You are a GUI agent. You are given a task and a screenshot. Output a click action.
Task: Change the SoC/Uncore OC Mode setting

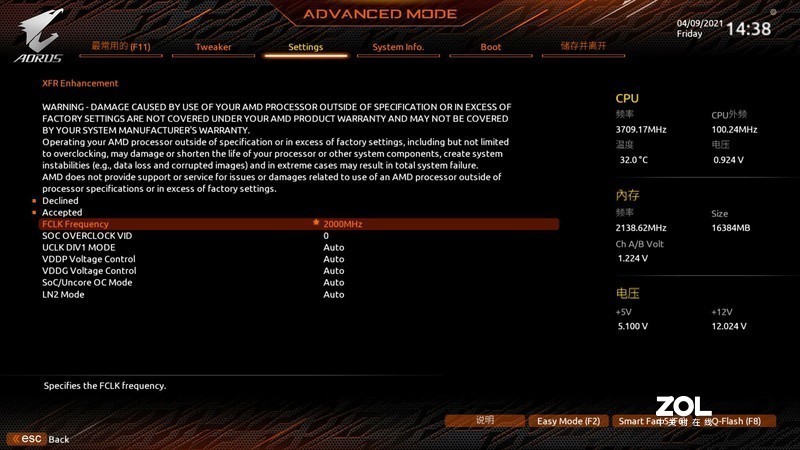[x=87, y=282]
